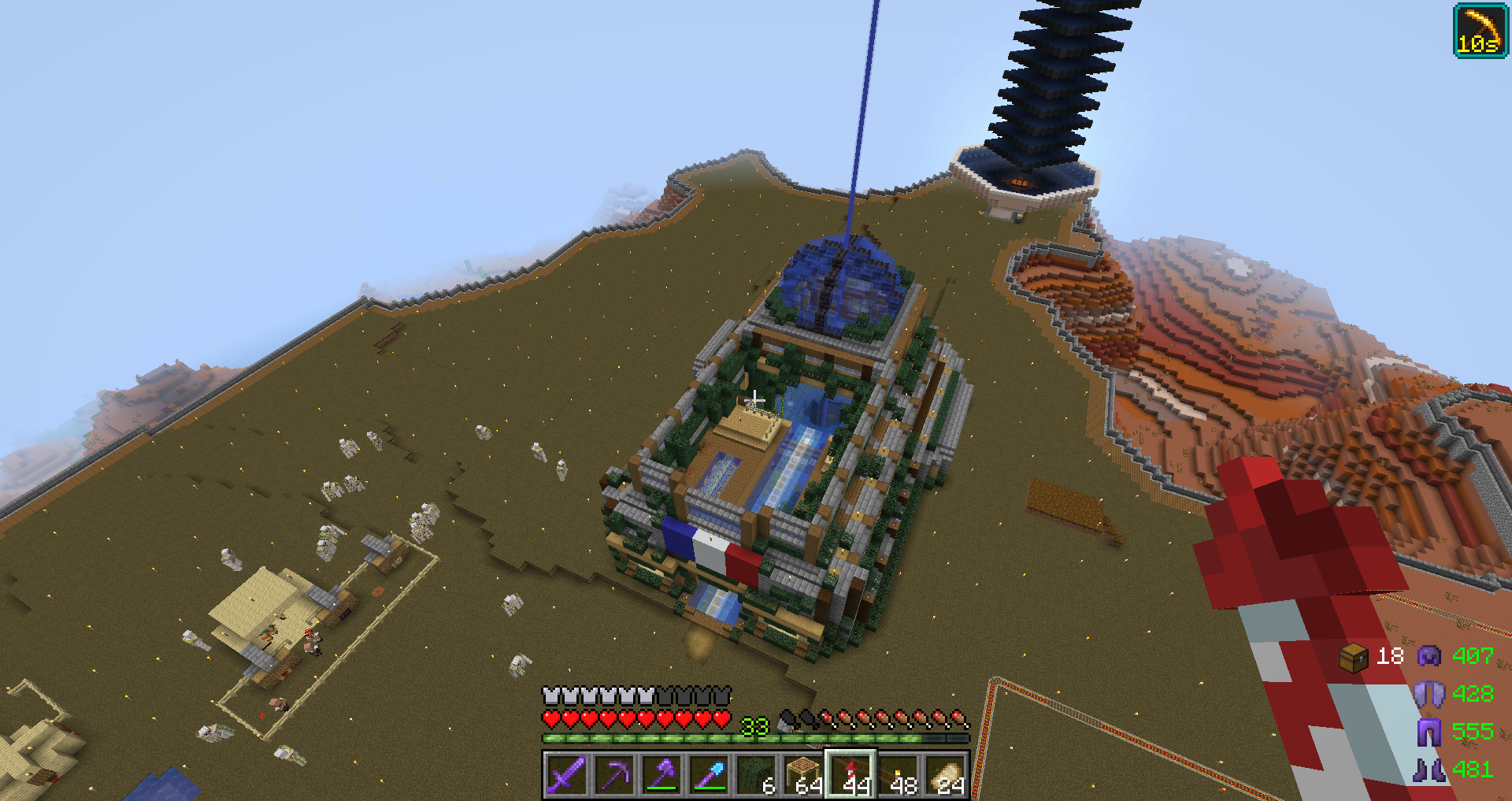Select the diamond-tipped shovel slot

tap(709, 775)
